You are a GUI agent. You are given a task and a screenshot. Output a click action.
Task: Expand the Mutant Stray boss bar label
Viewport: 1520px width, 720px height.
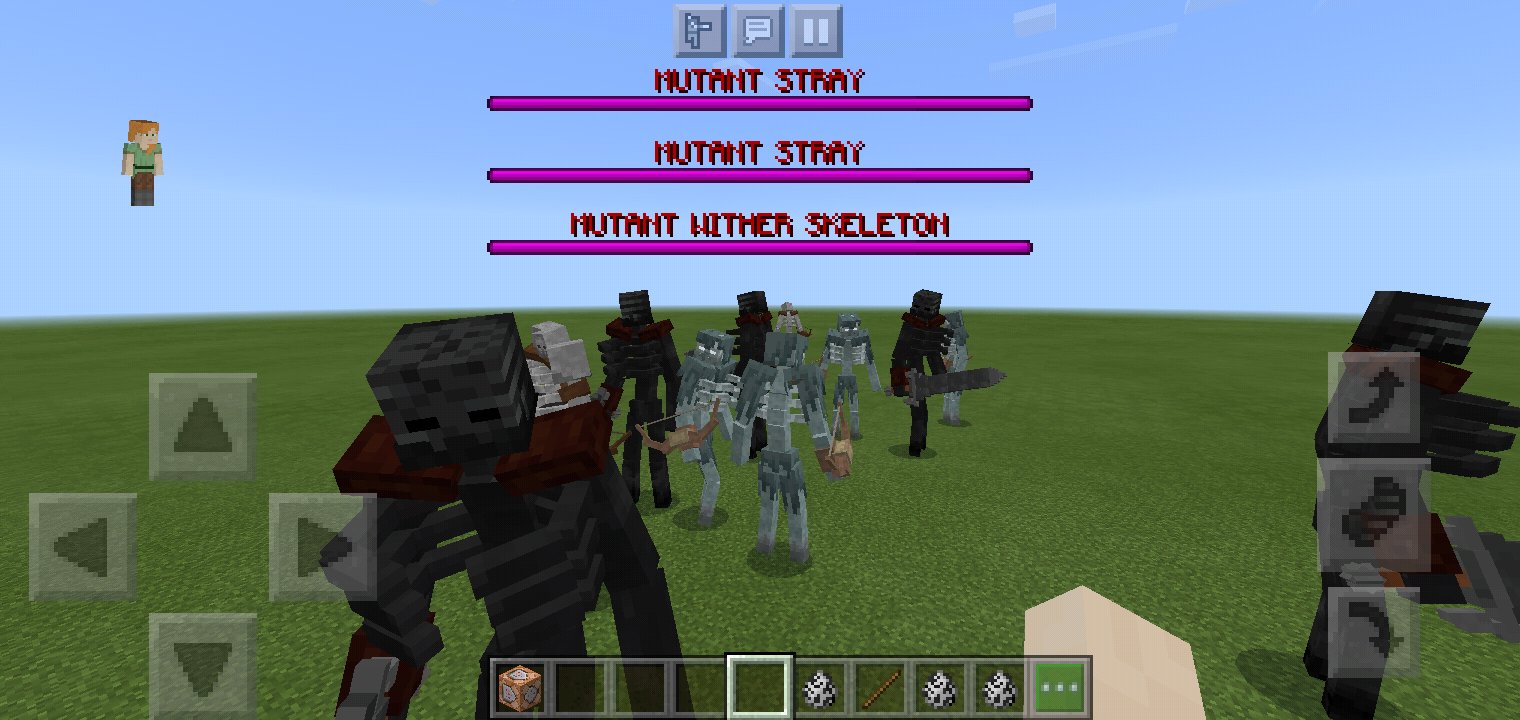[761, 79]
